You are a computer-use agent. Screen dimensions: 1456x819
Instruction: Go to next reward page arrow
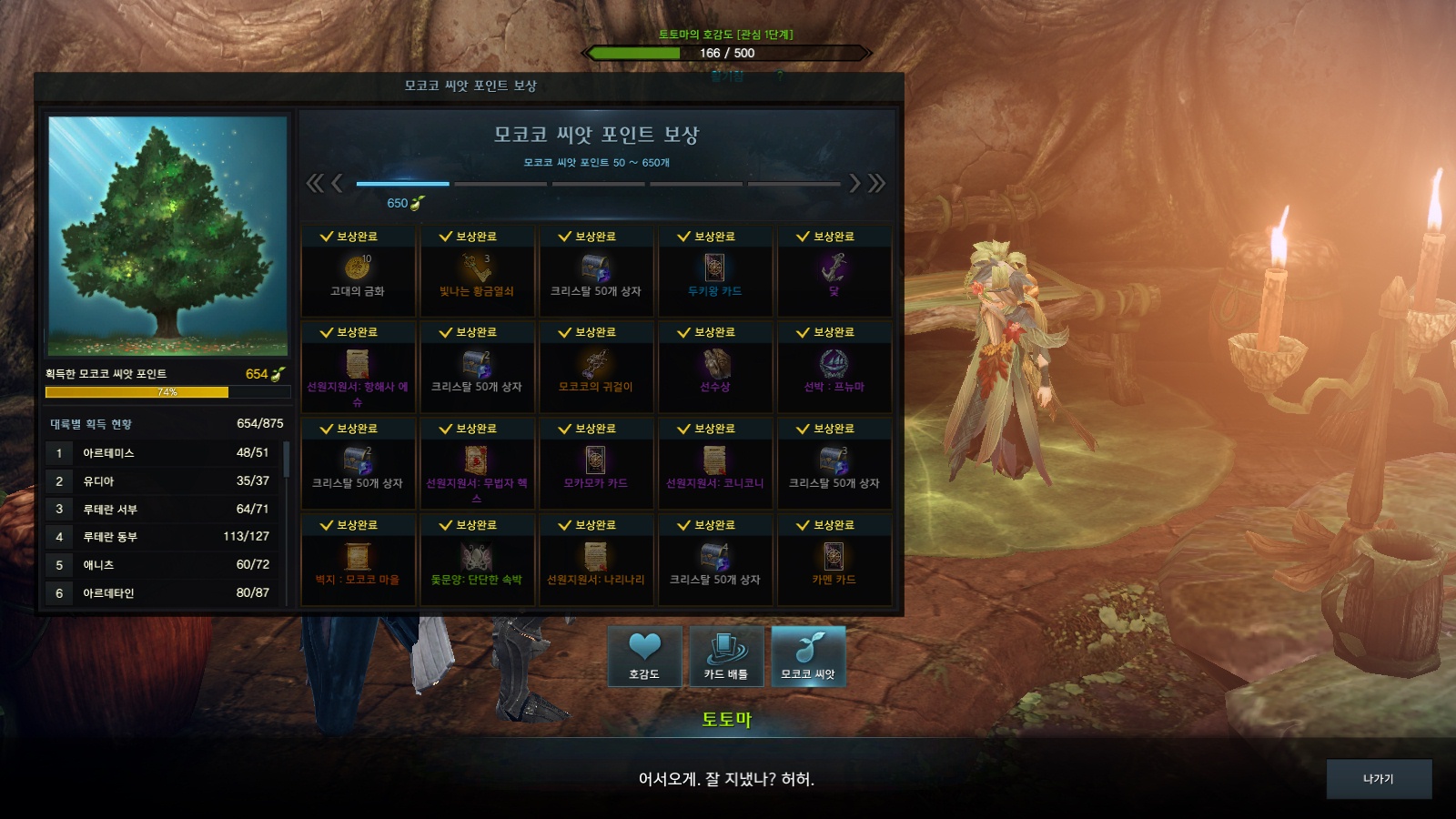854,184
